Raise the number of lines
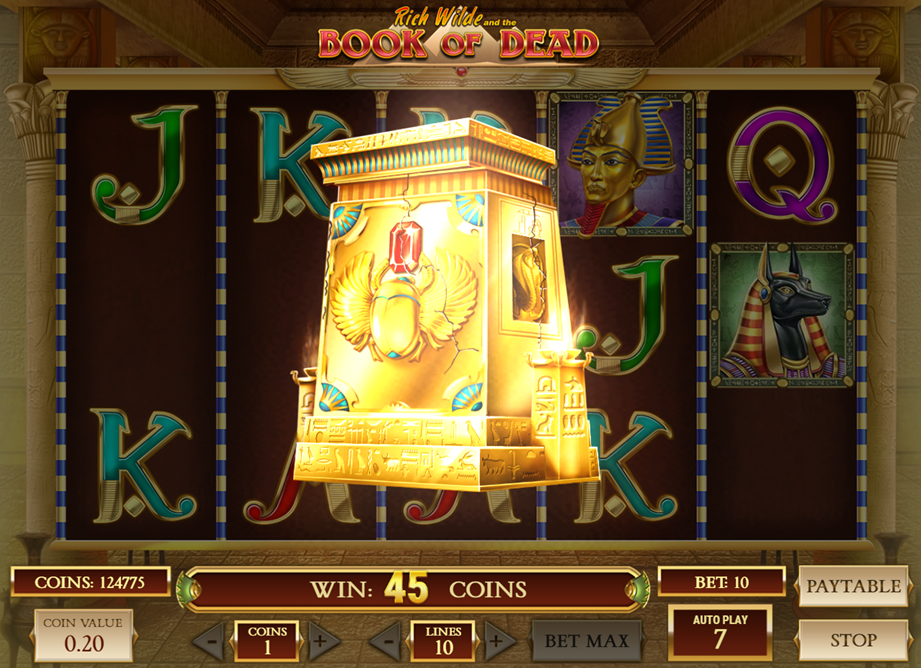921x668 pixels. pyautogui.click(x=497, y=640)
